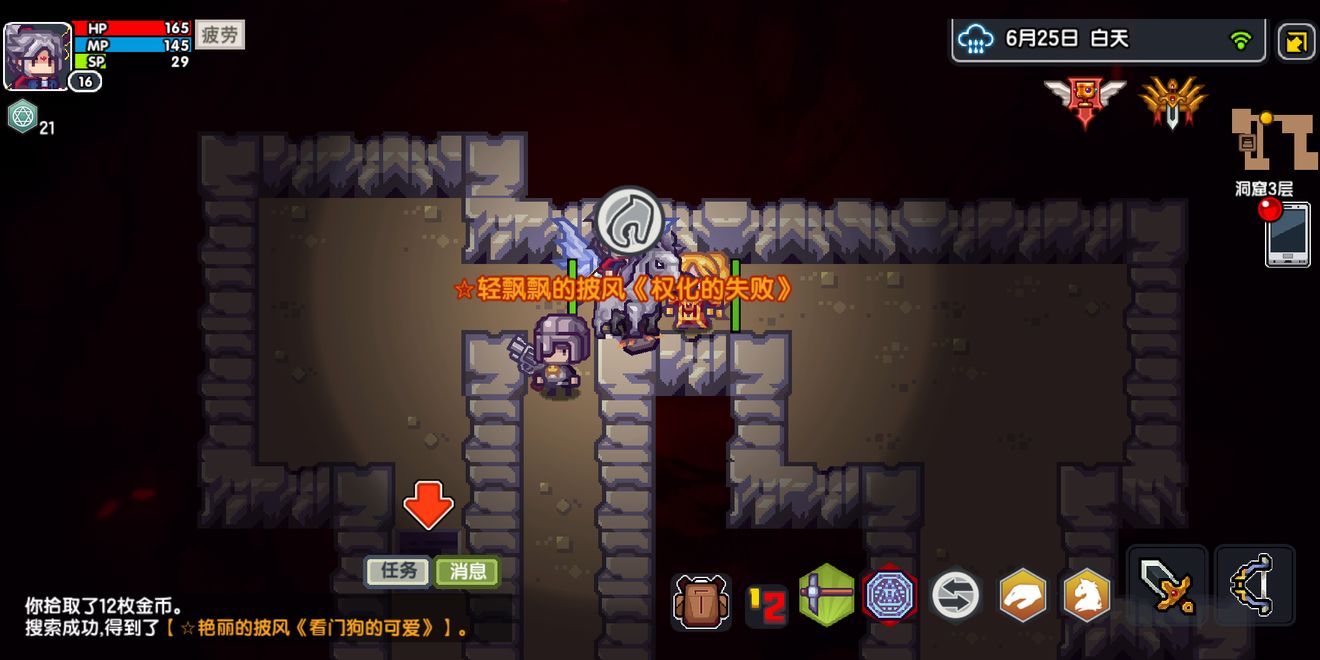Select the bow weapon slot
Image resolution: width=1320 pixels, height=660 pixels.
(1254, 584)
